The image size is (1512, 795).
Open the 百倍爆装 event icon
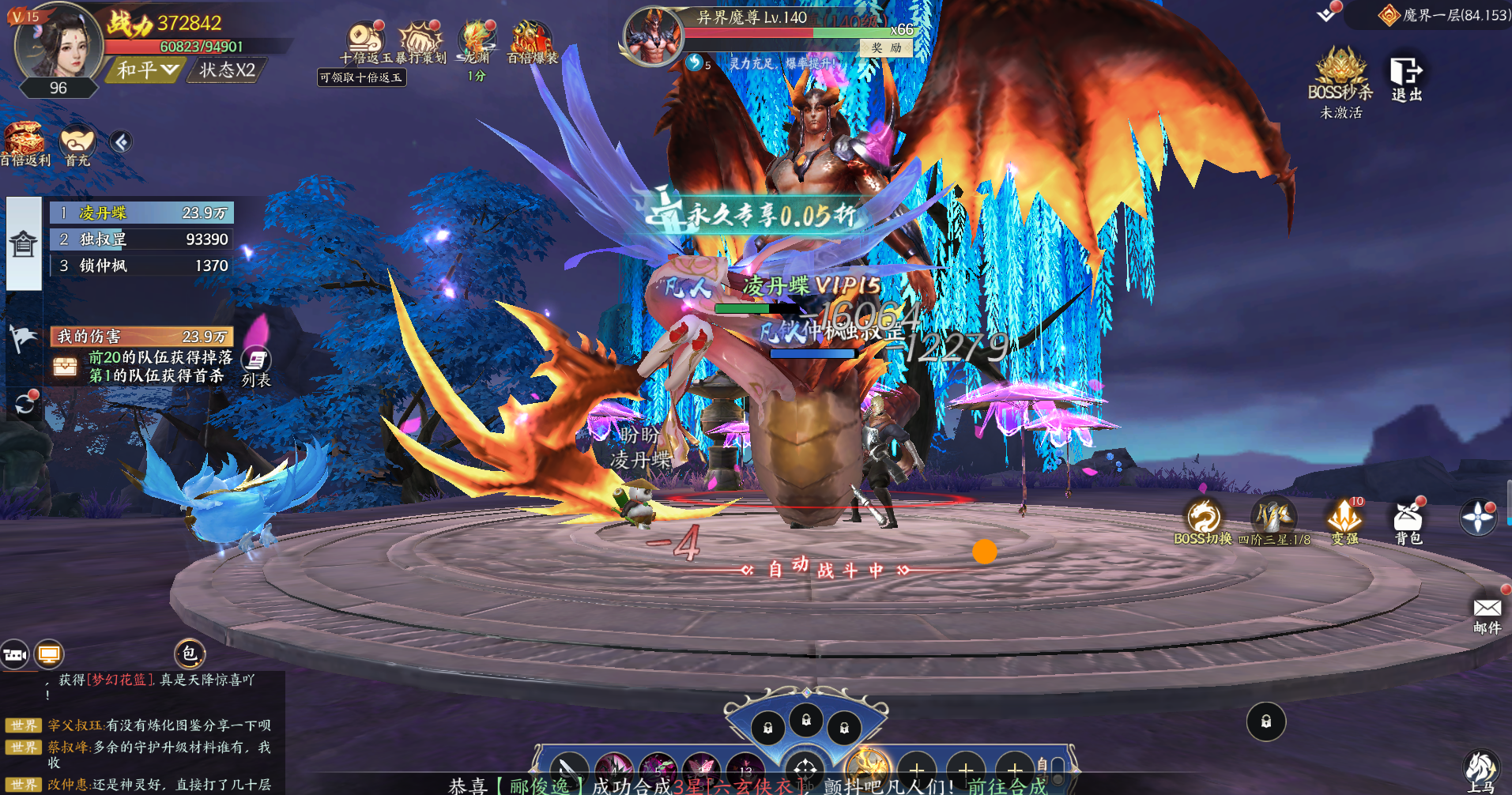[x=532, y=41]
